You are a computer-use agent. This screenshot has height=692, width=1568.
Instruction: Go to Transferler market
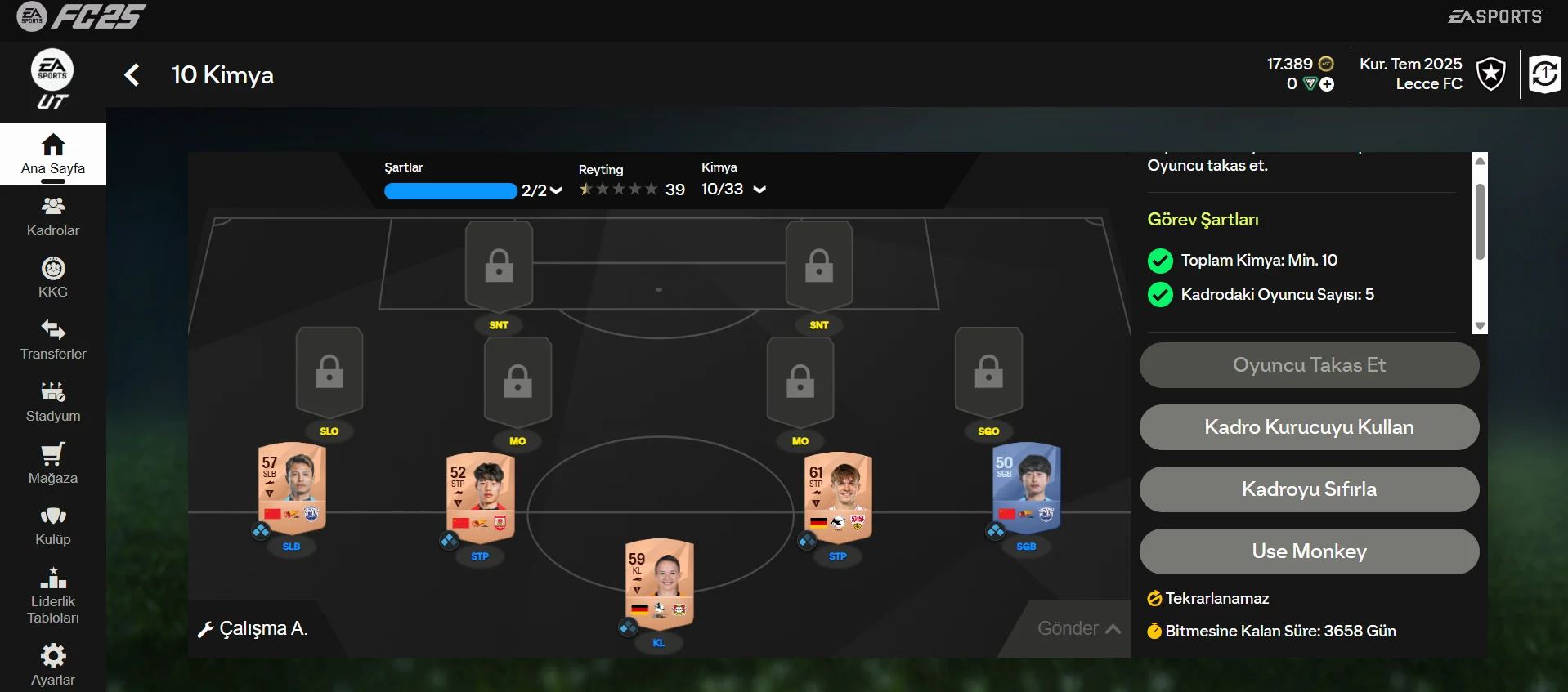point(53,340)
